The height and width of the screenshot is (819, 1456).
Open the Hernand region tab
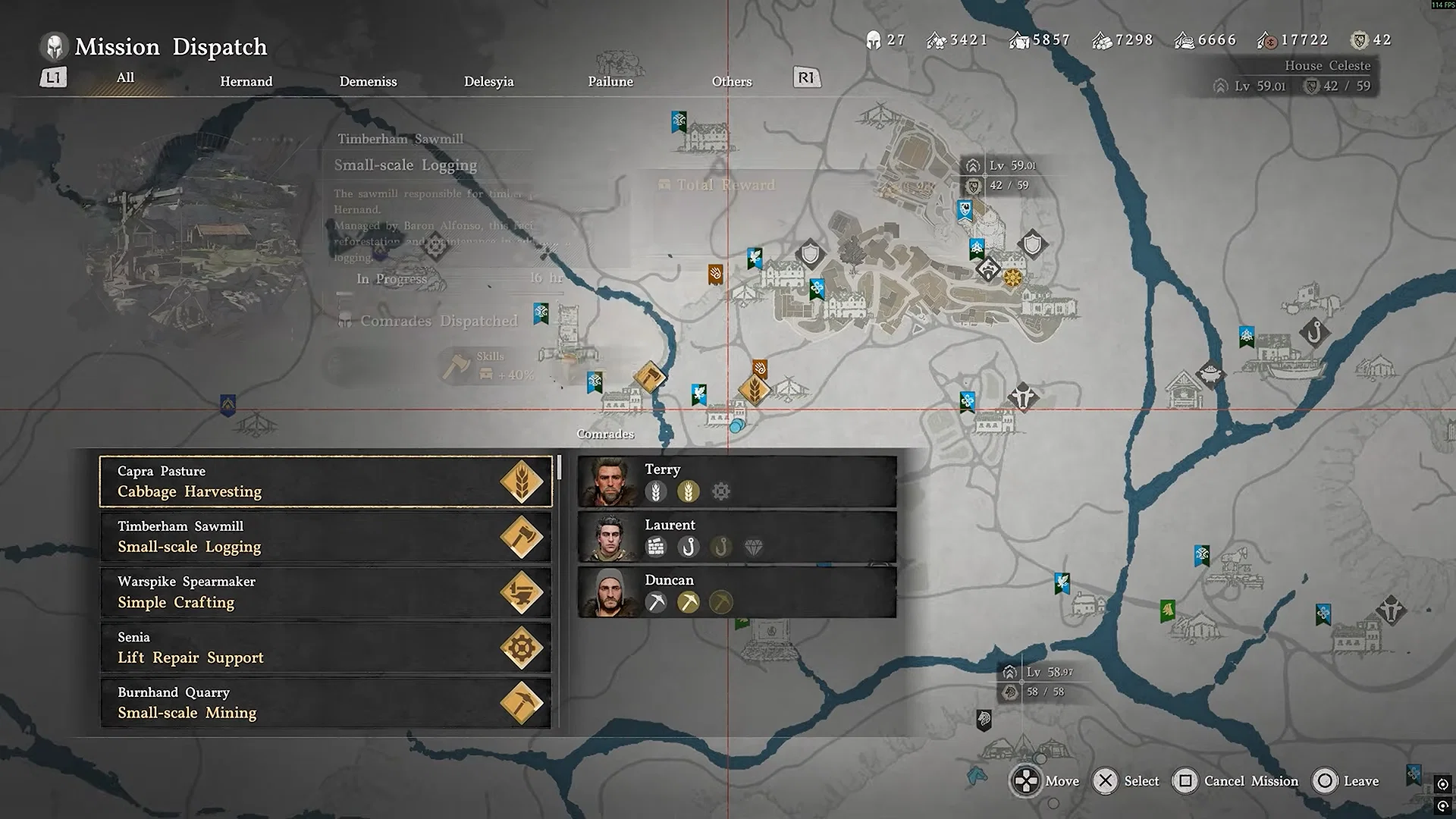[246, 81]
